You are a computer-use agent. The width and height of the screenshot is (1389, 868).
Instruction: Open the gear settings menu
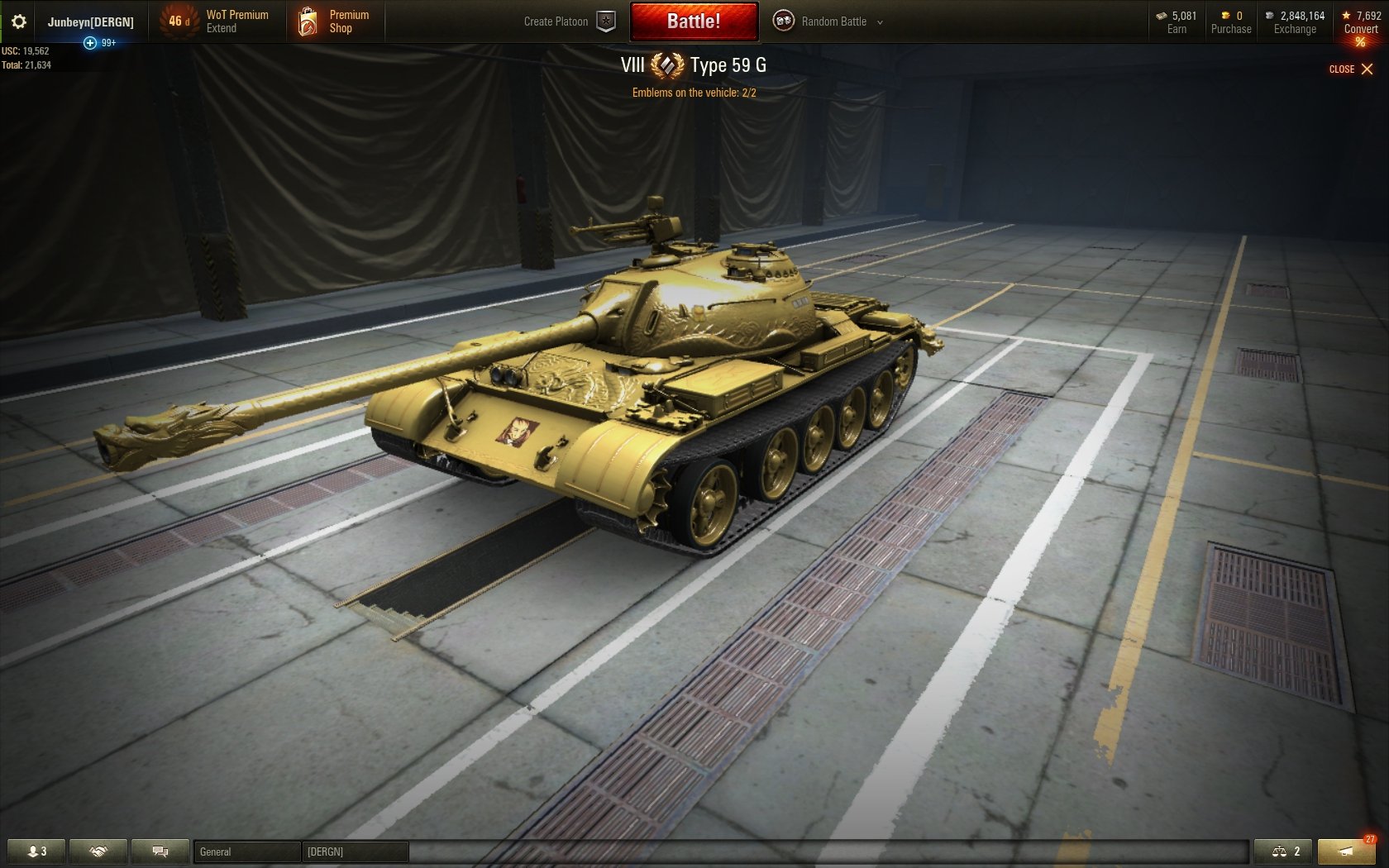click(18, 21)
